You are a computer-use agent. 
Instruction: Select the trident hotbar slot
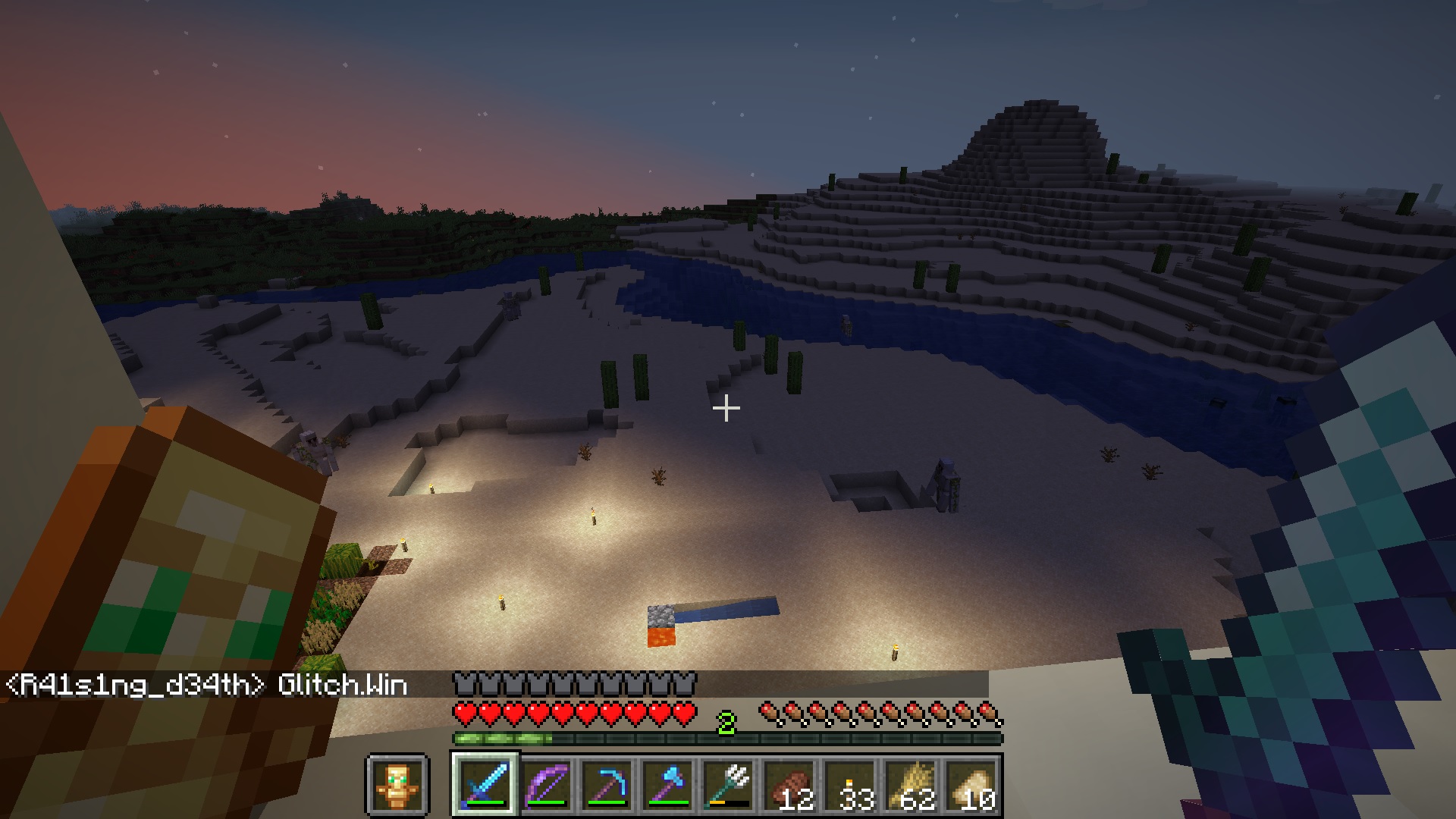click(x=728, y=785)
